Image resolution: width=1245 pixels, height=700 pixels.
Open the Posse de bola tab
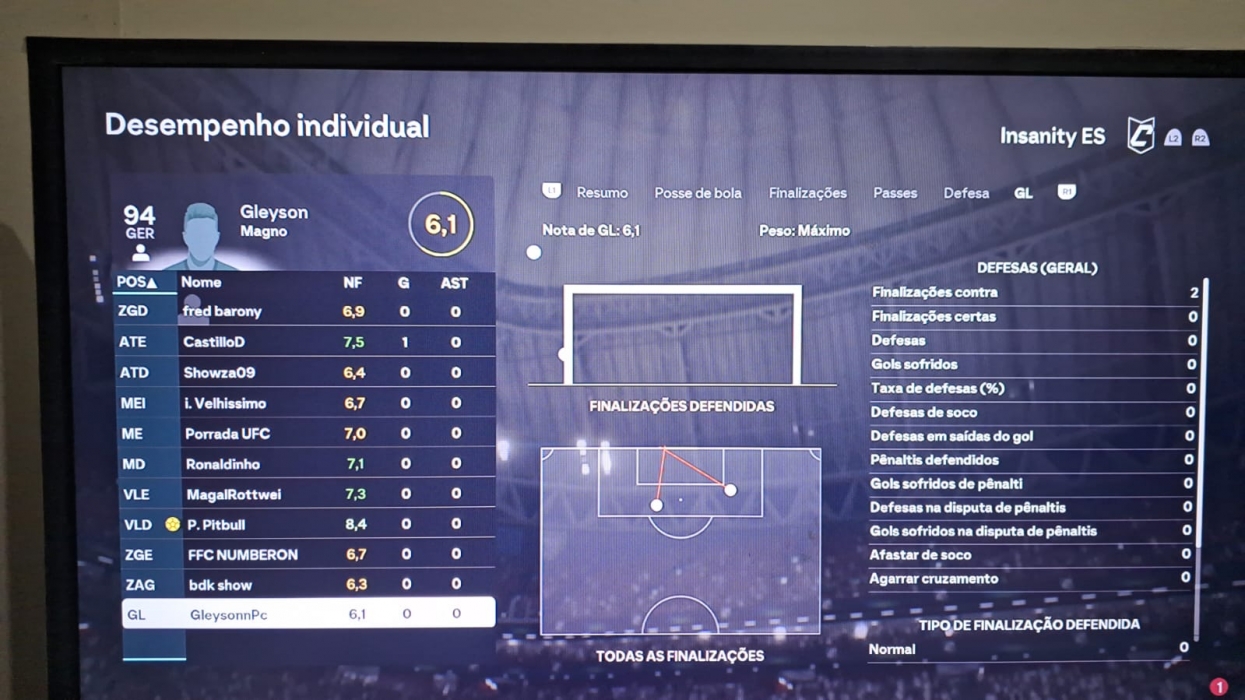coord(697,193)
